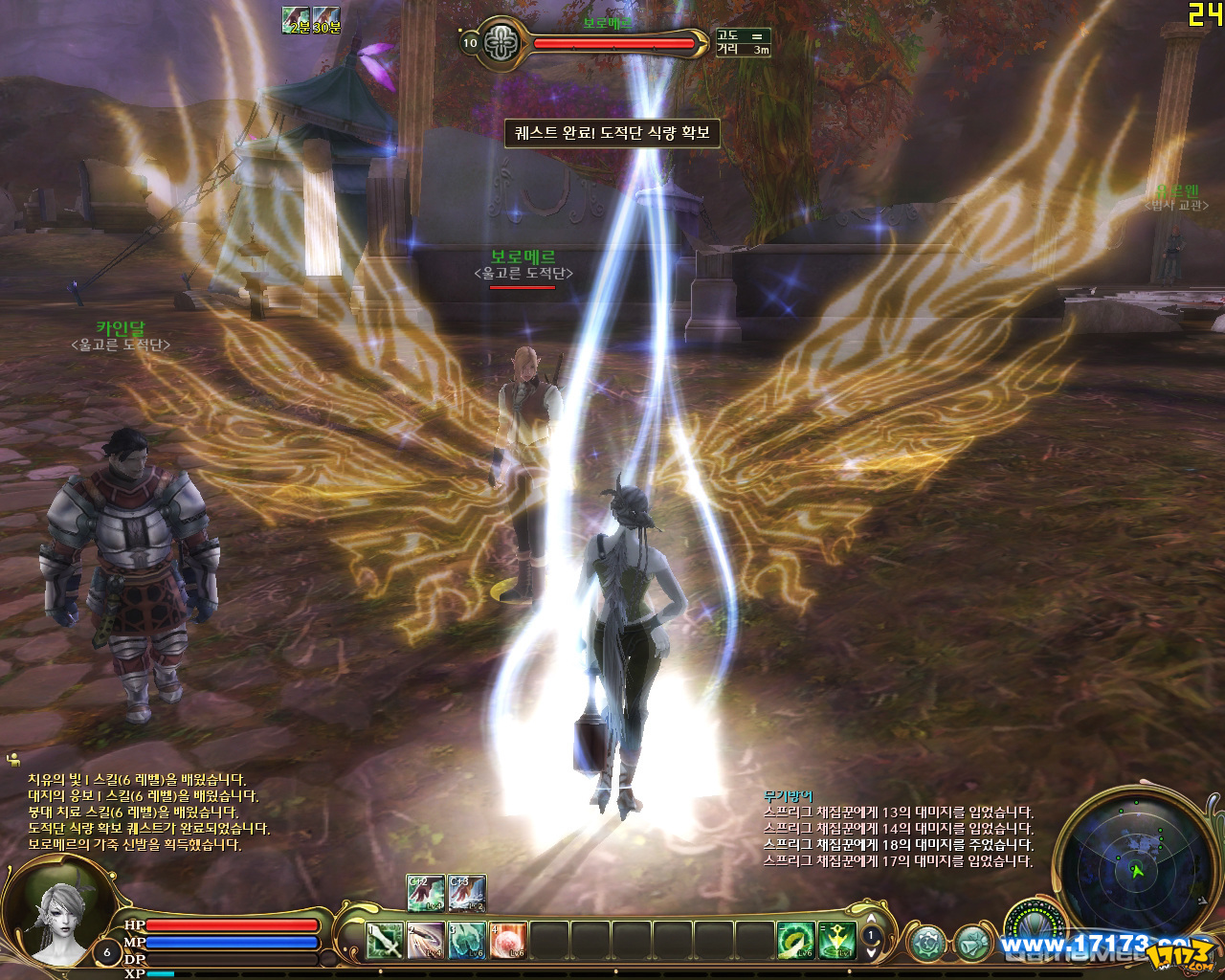
Task: Trigger the C+3 chain skill icon
Action: coord(466,892)
